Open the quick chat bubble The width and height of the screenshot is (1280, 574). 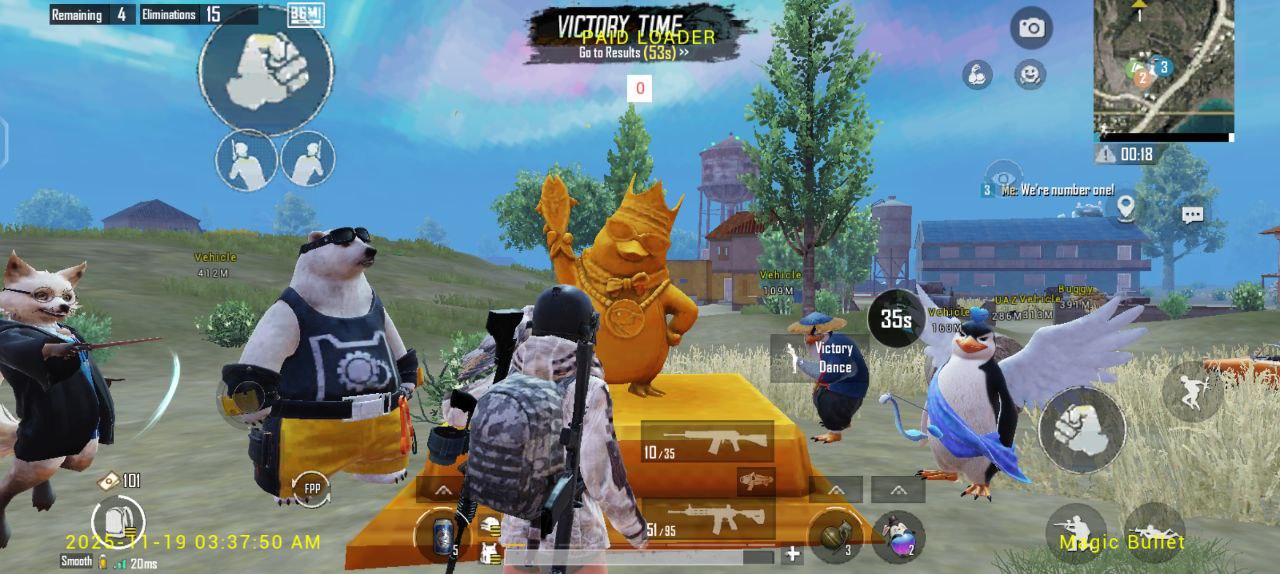point(1192,214)
